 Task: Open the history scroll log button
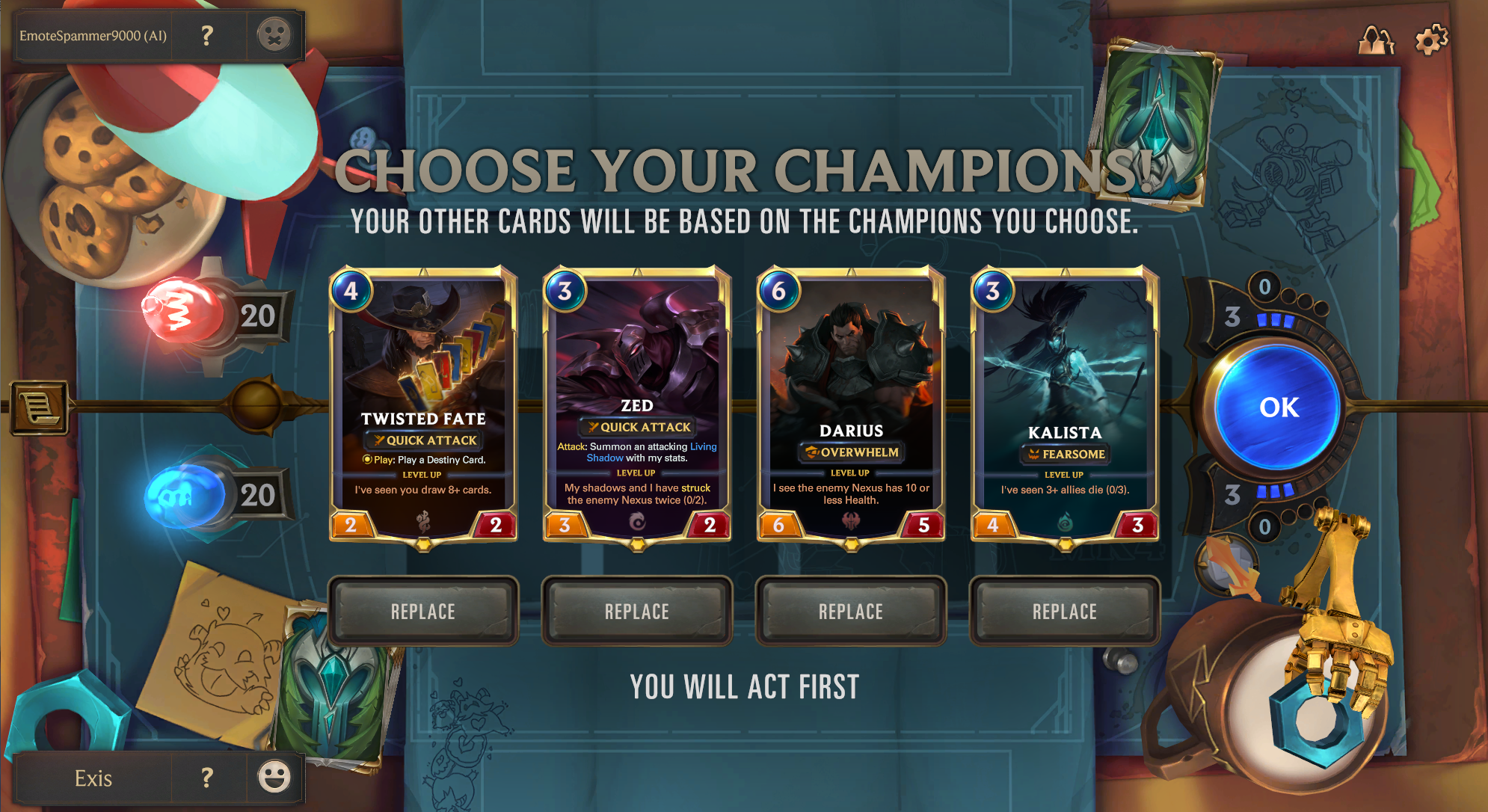(40, 408)
